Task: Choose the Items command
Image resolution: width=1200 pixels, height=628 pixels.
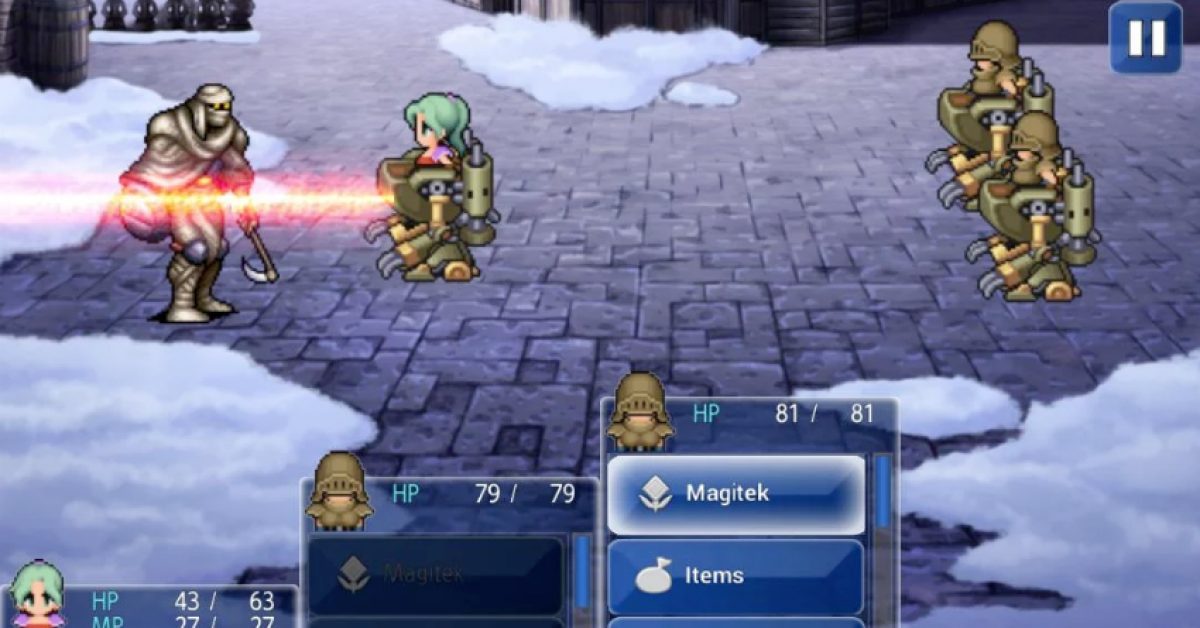Action: 736,576
